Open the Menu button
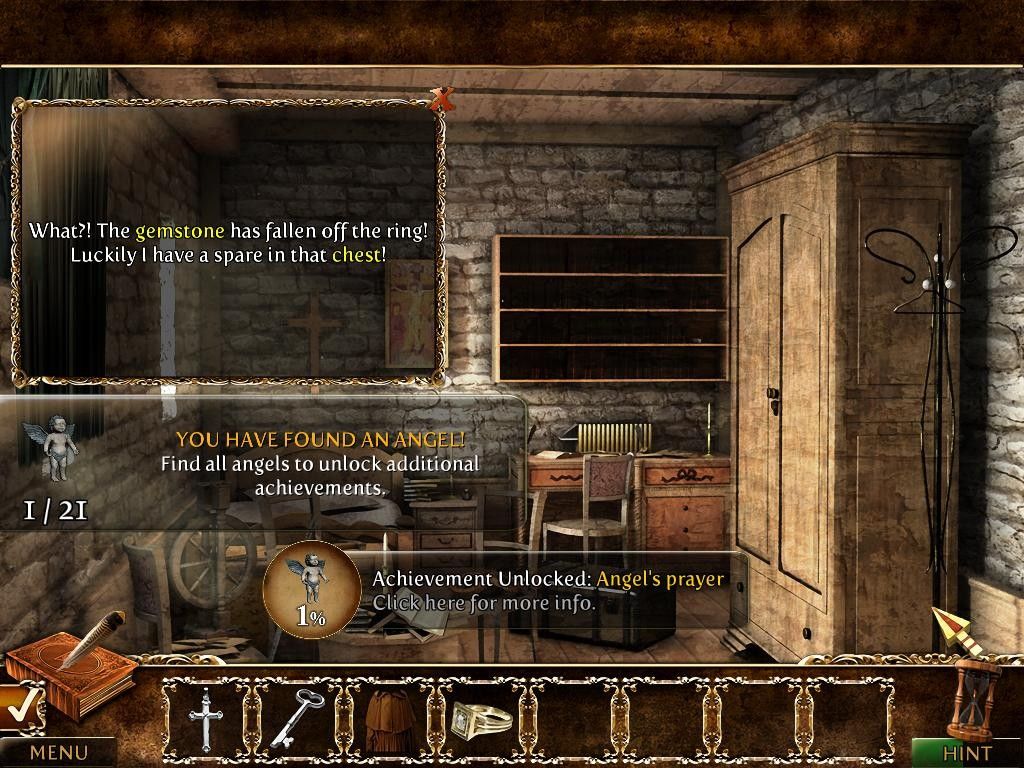The height and width of the screenshot is (768, 1024). 58,752
